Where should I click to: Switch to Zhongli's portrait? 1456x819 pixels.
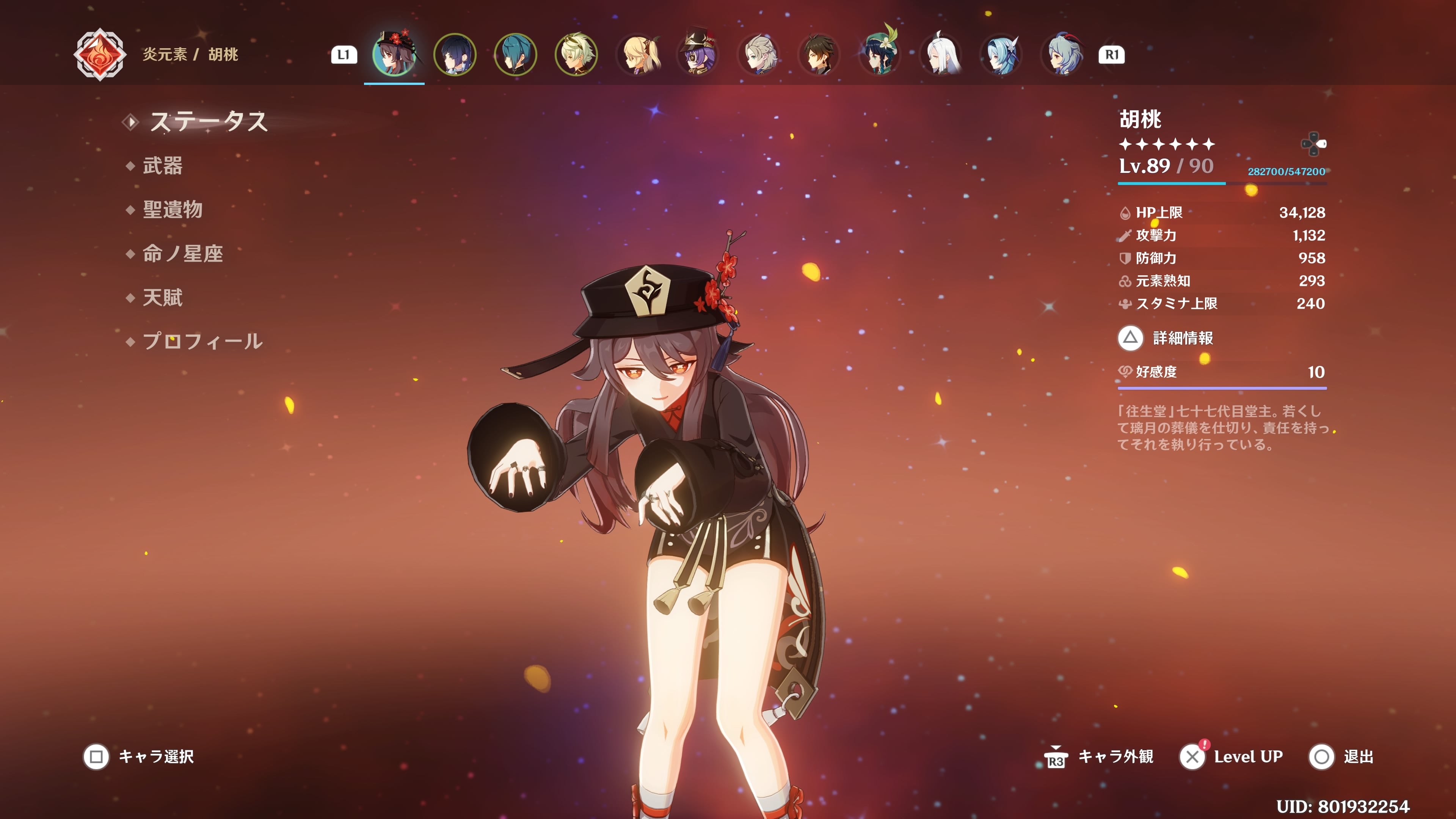pos(819,55)
